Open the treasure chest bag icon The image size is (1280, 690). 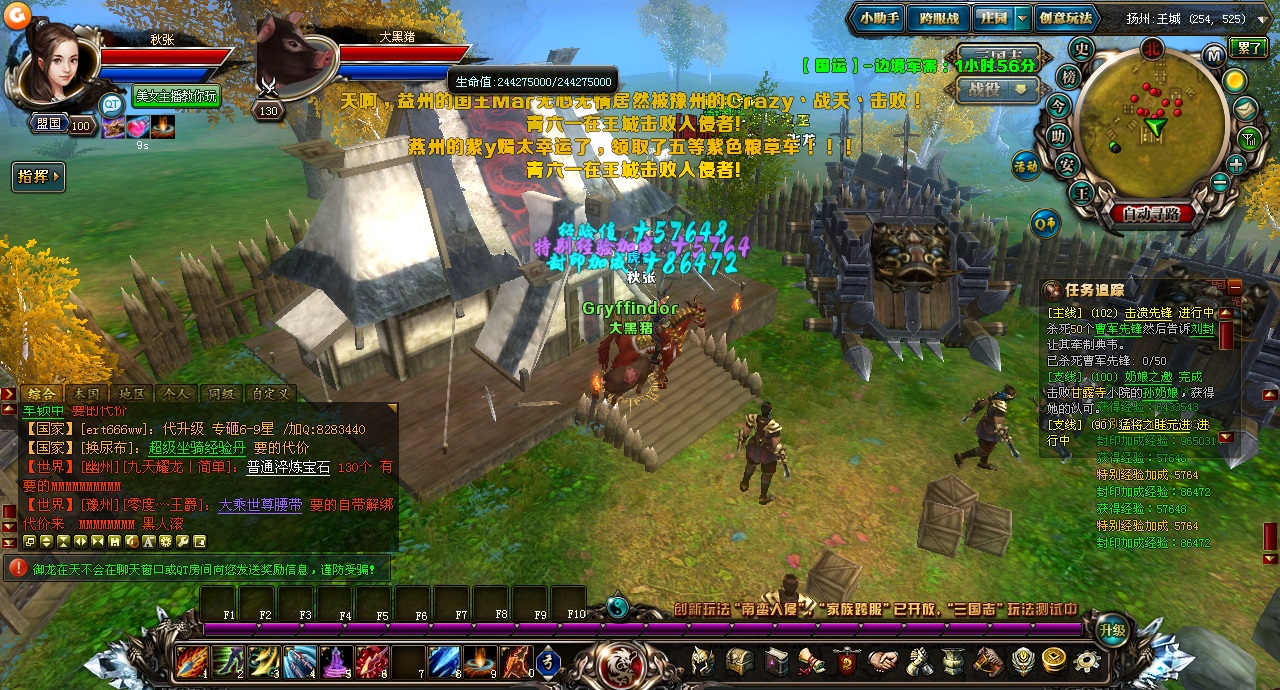[x=739, y=661]
